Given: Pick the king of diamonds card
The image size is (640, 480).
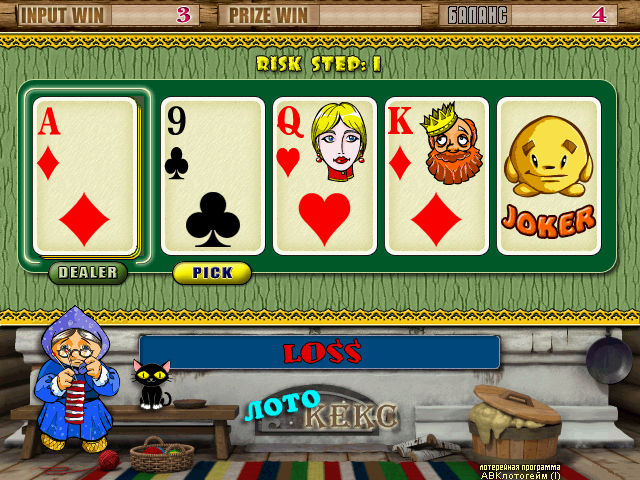Looking at the screenshot, I should (x=436, y=176).
